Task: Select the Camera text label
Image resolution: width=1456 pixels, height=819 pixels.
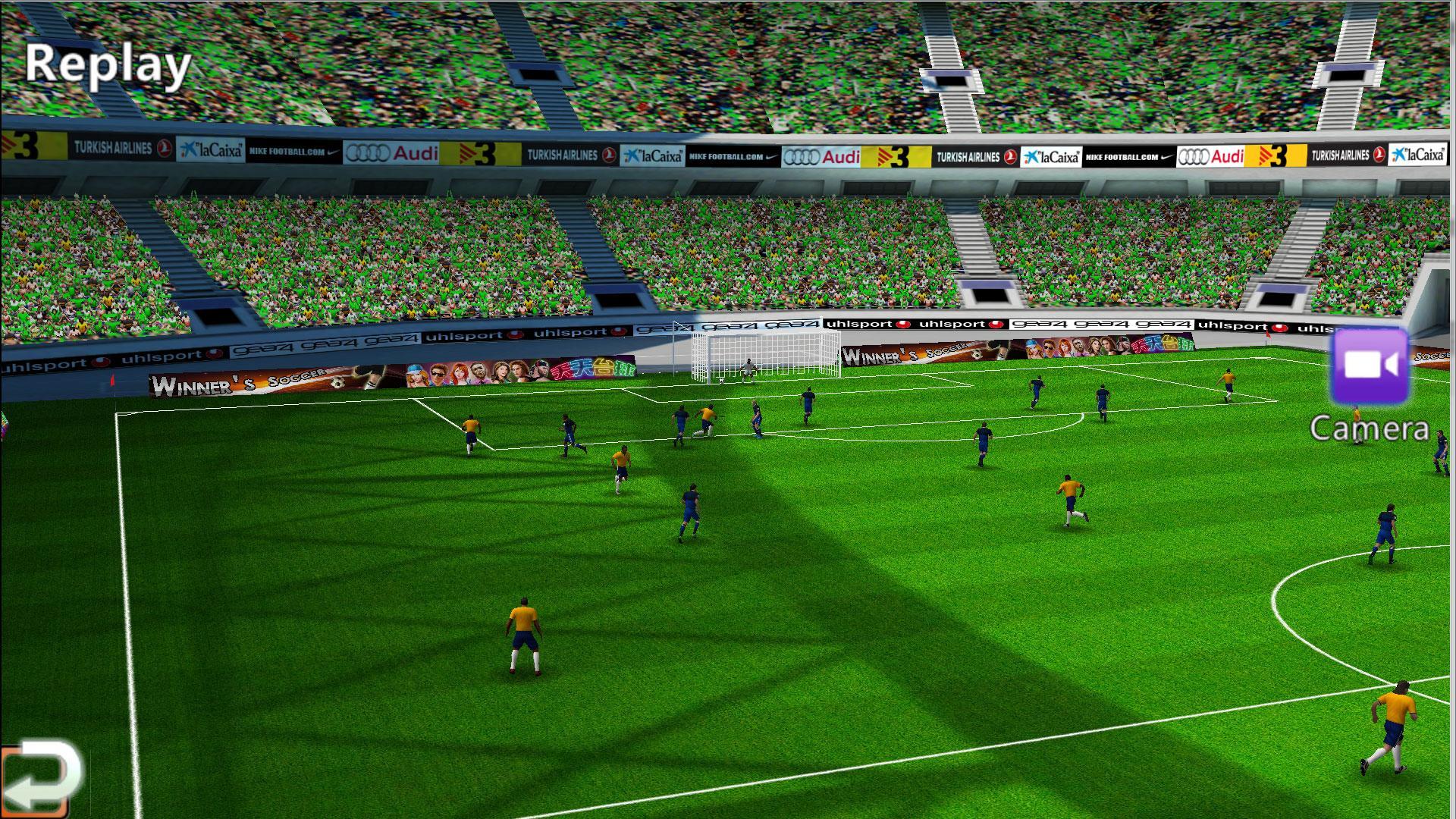Action: click(1367, 427)
